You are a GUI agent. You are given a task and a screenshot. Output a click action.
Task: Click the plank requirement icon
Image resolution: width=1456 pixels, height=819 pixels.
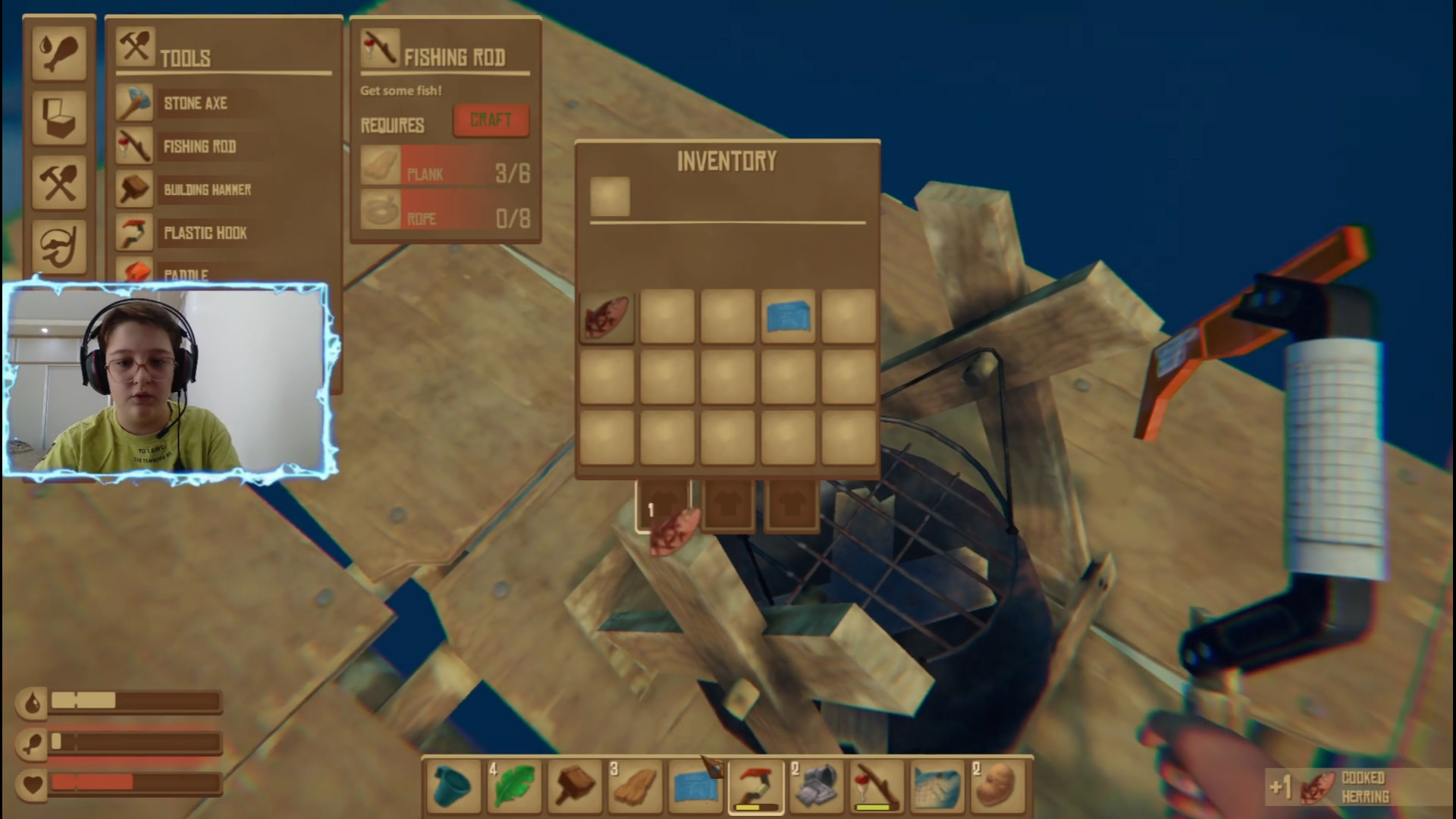click(380, 166)
